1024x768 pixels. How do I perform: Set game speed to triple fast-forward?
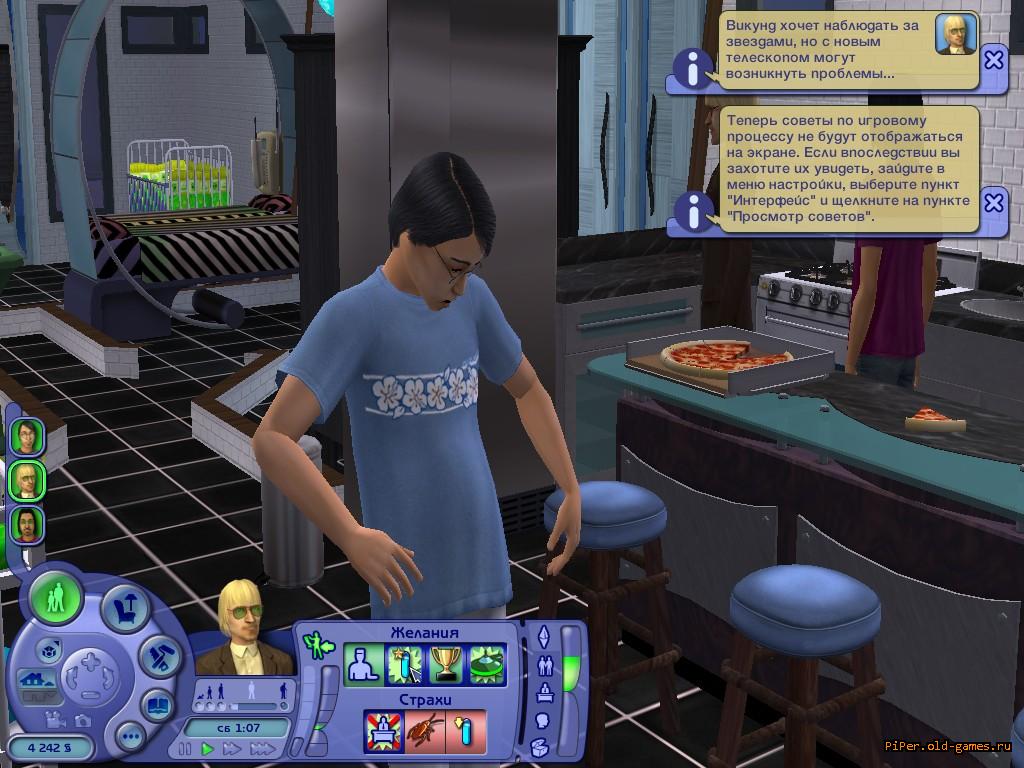pos(262,748)
